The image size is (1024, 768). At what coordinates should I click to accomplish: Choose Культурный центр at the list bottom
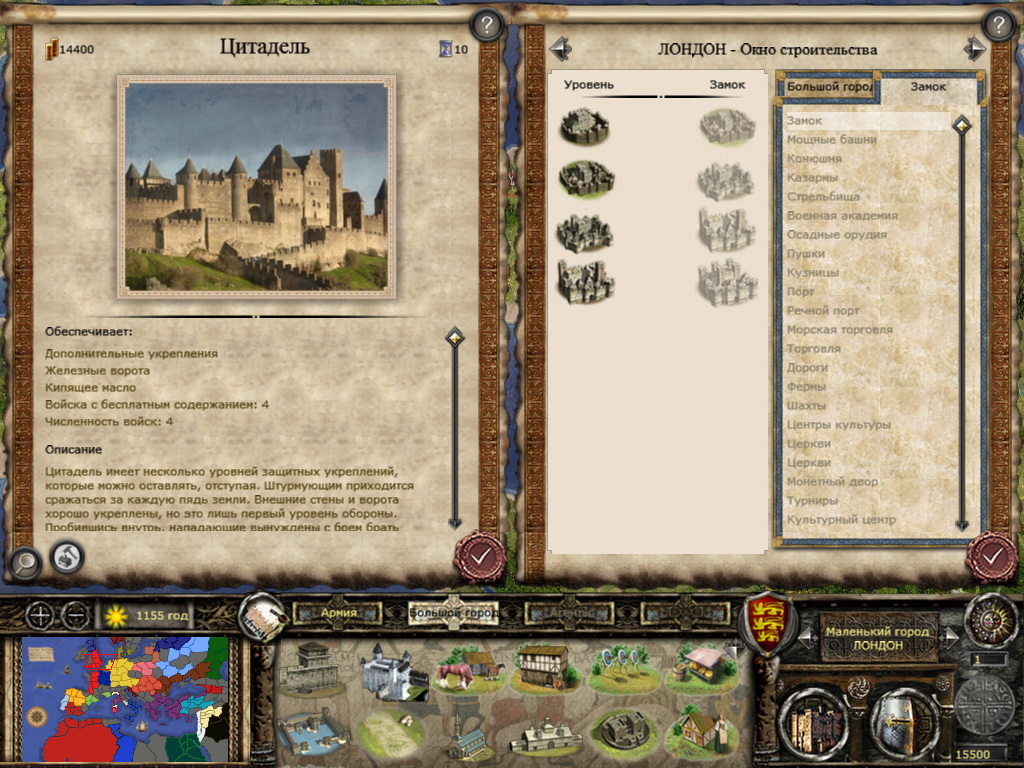click(x=841, y=520)
